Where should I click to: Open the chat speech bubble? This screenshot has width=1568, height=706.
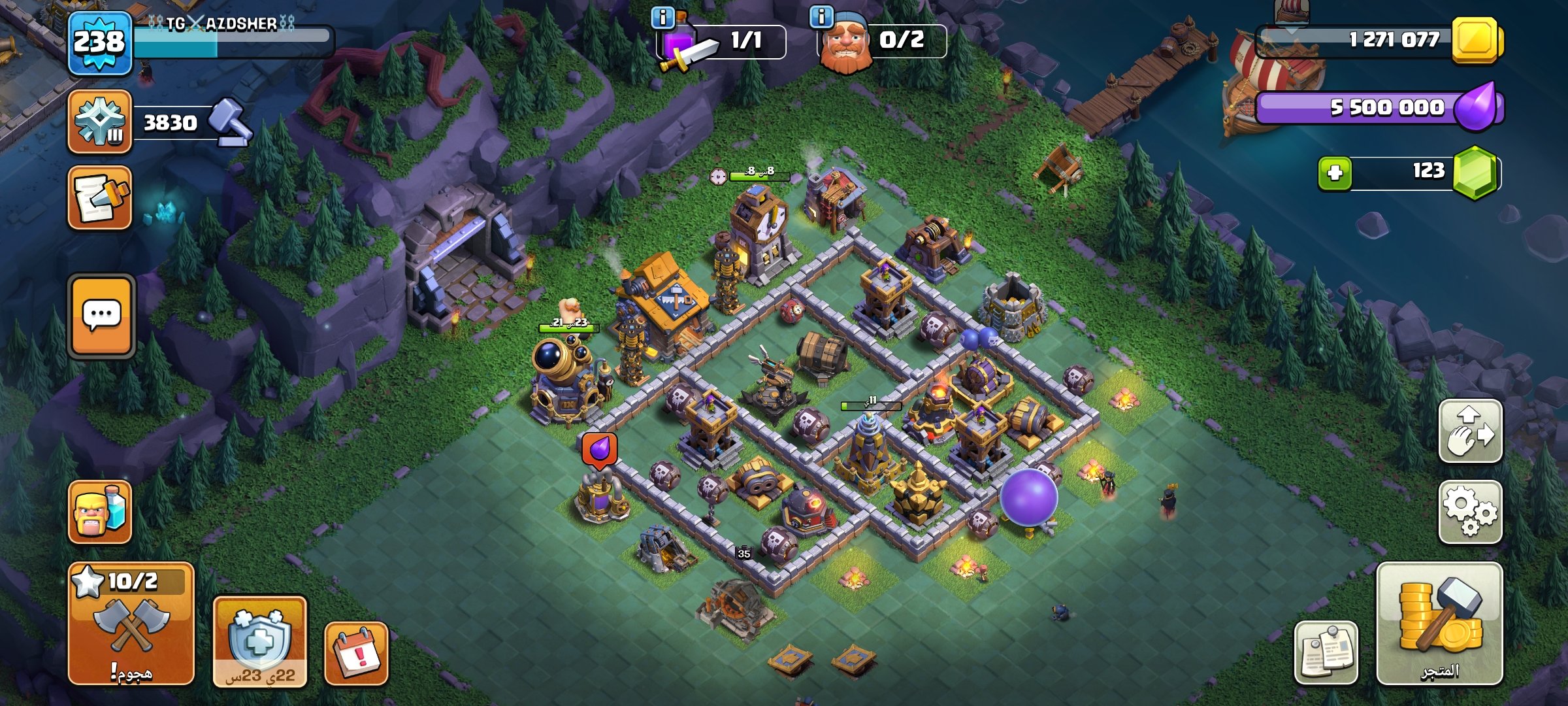[x=101, y=316]
